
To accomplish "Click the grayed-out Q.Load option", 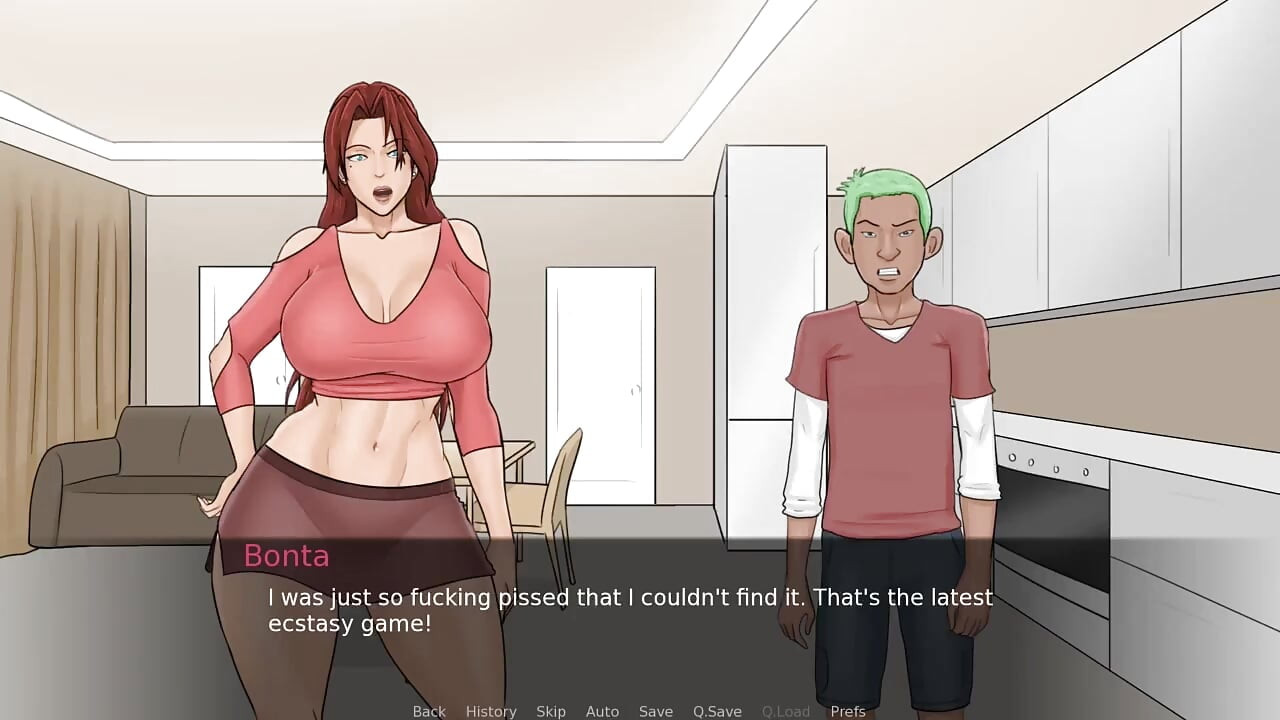I will pos(785,711).
